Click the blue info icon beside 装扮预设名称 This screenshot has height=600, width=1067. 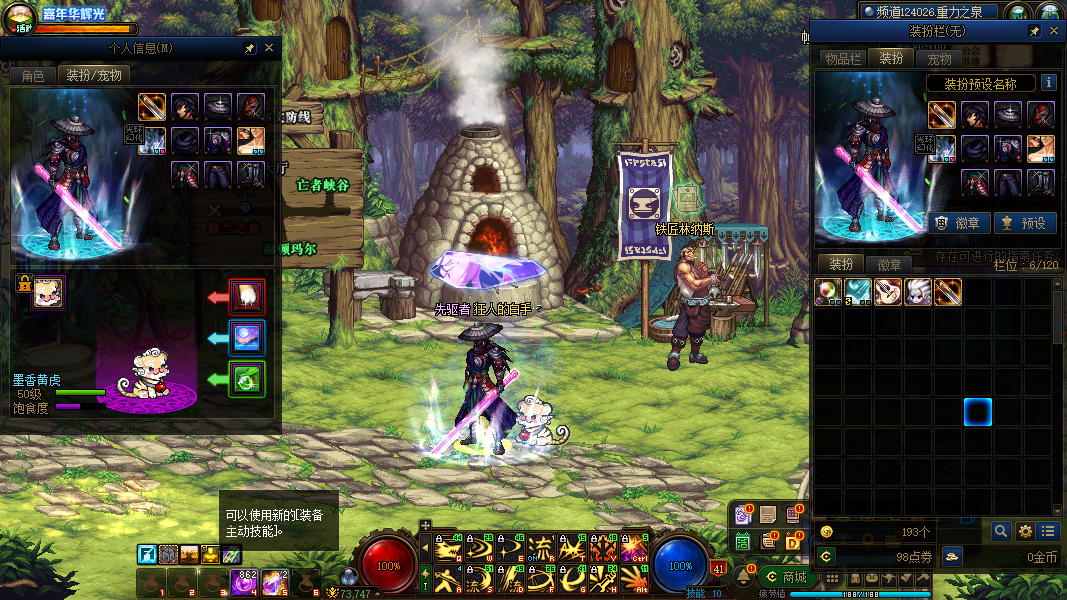point(1048,83)
